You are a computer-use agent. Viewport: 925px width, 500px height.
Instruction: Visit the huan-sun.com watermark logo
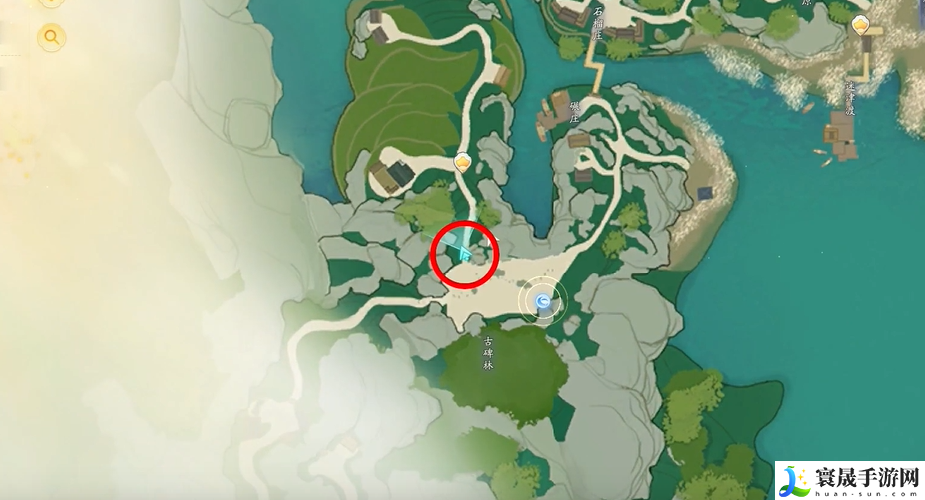coord(848,480)
